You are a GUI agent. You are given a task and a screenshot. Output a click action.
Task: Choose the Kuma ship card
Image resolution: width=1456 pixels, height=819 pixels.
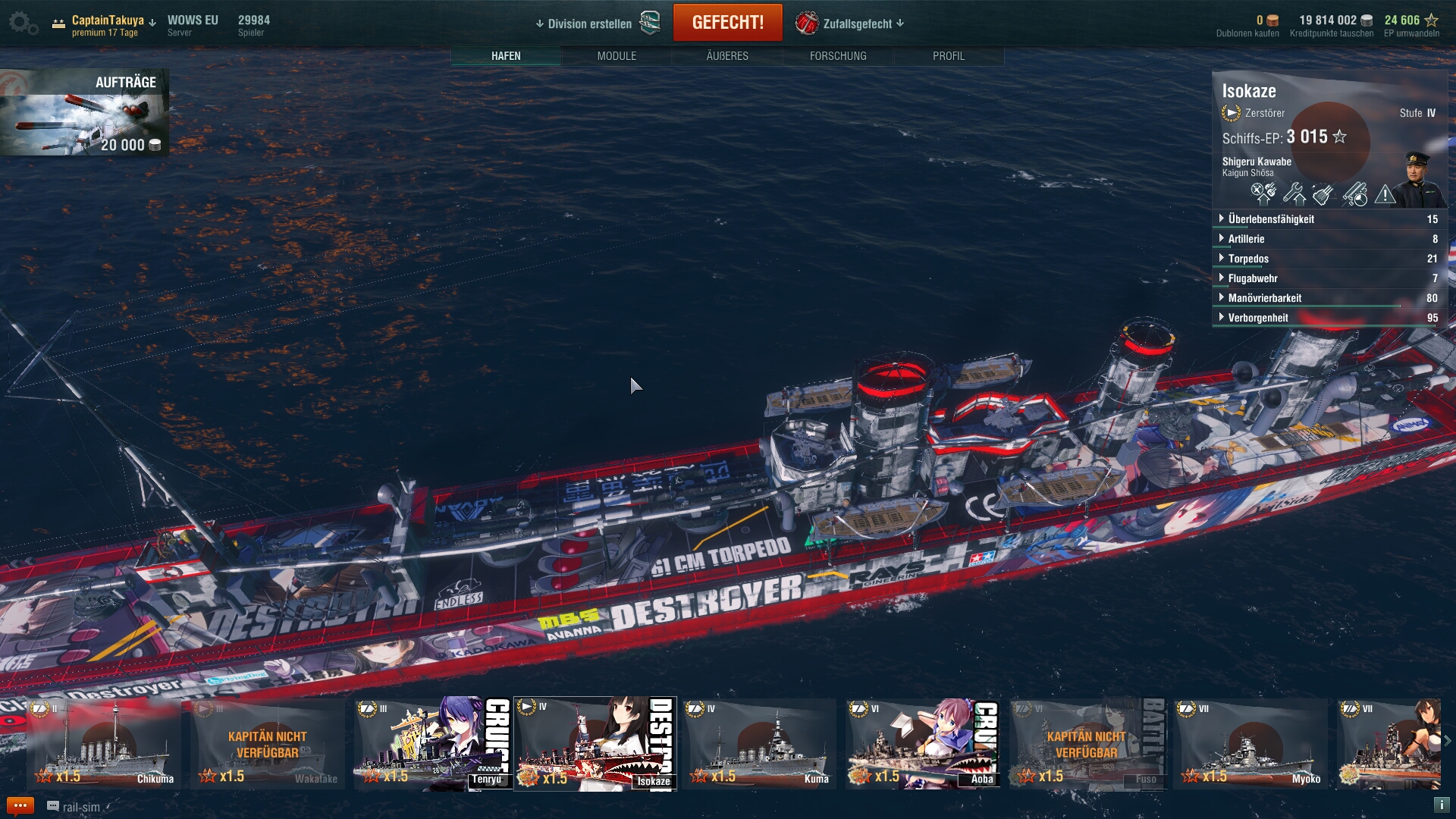point(758,744)
